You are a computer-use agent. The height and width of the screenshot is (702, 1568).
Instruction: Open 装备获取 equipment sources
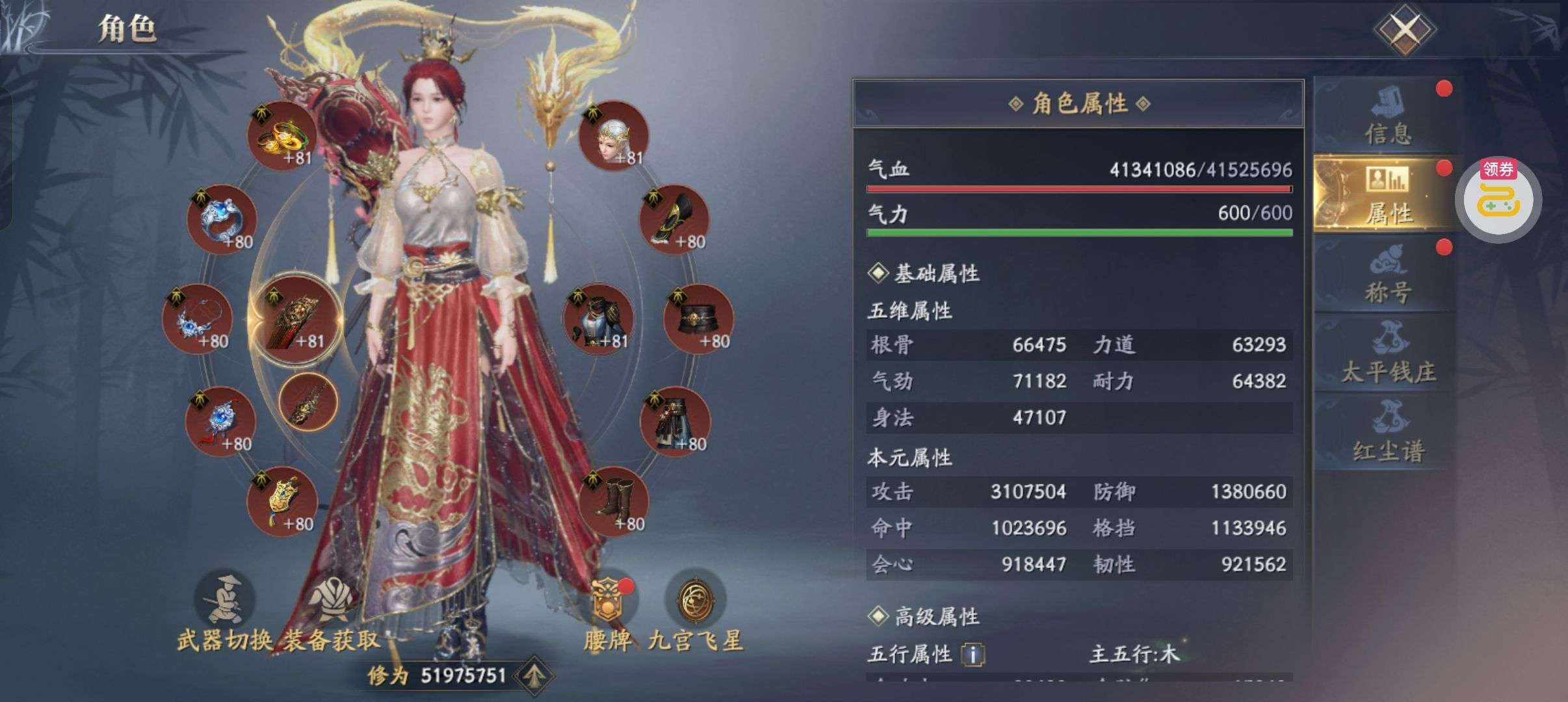pos(332,610)
